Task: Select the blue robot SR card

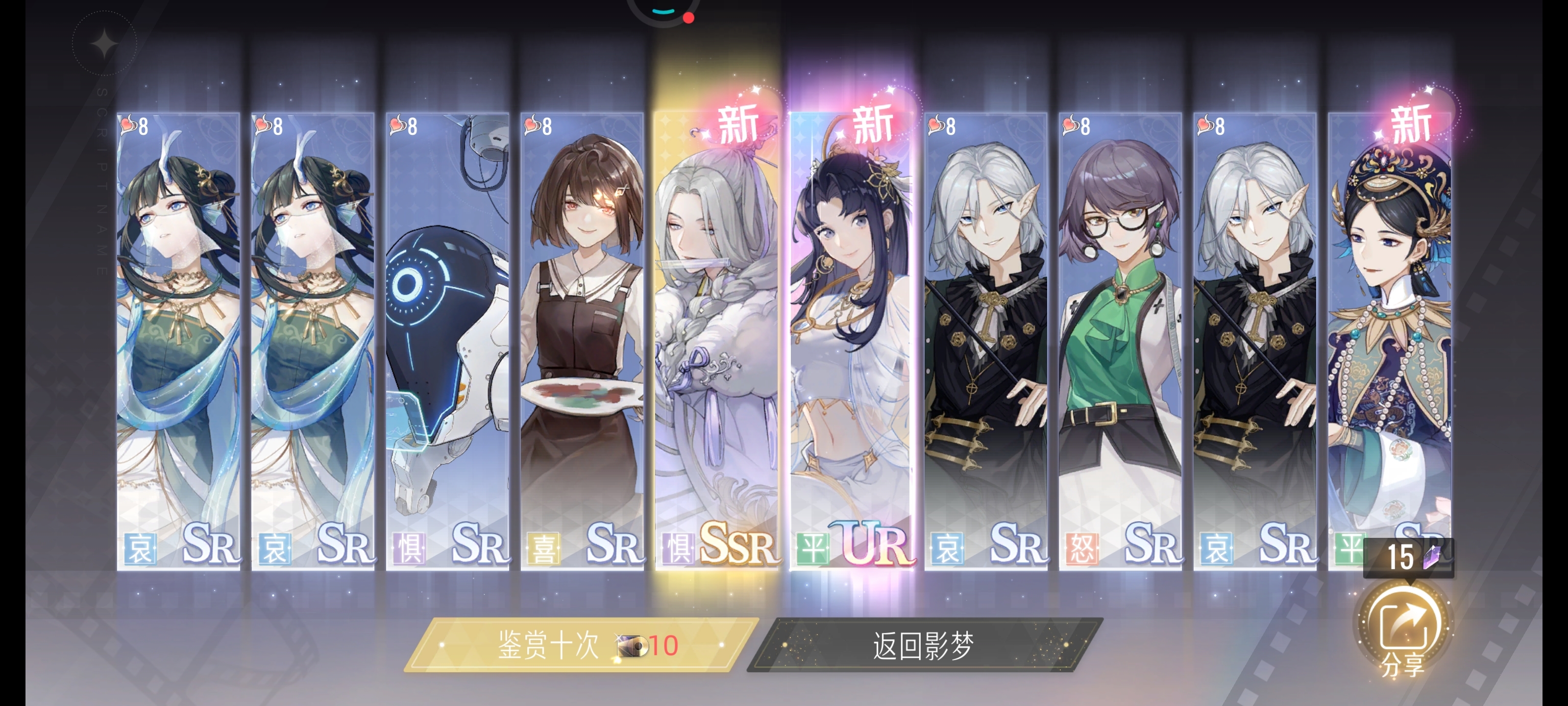Action: tap(447, 341)
